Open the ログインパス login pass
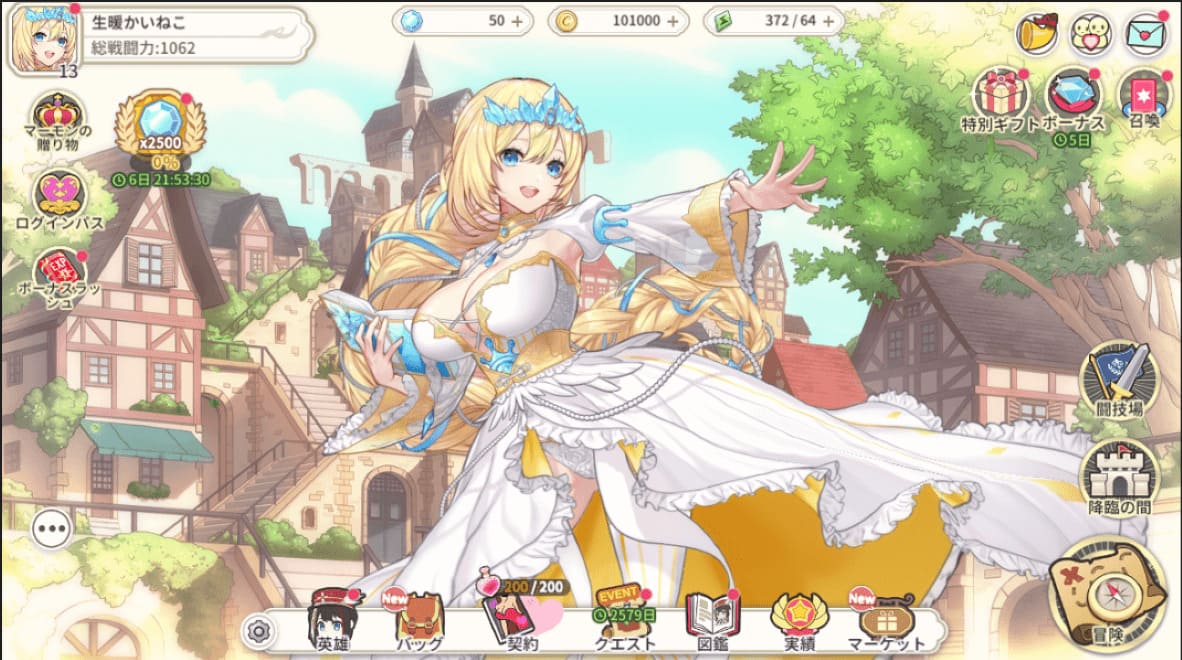1182x660 pixels. click(57, 198)
